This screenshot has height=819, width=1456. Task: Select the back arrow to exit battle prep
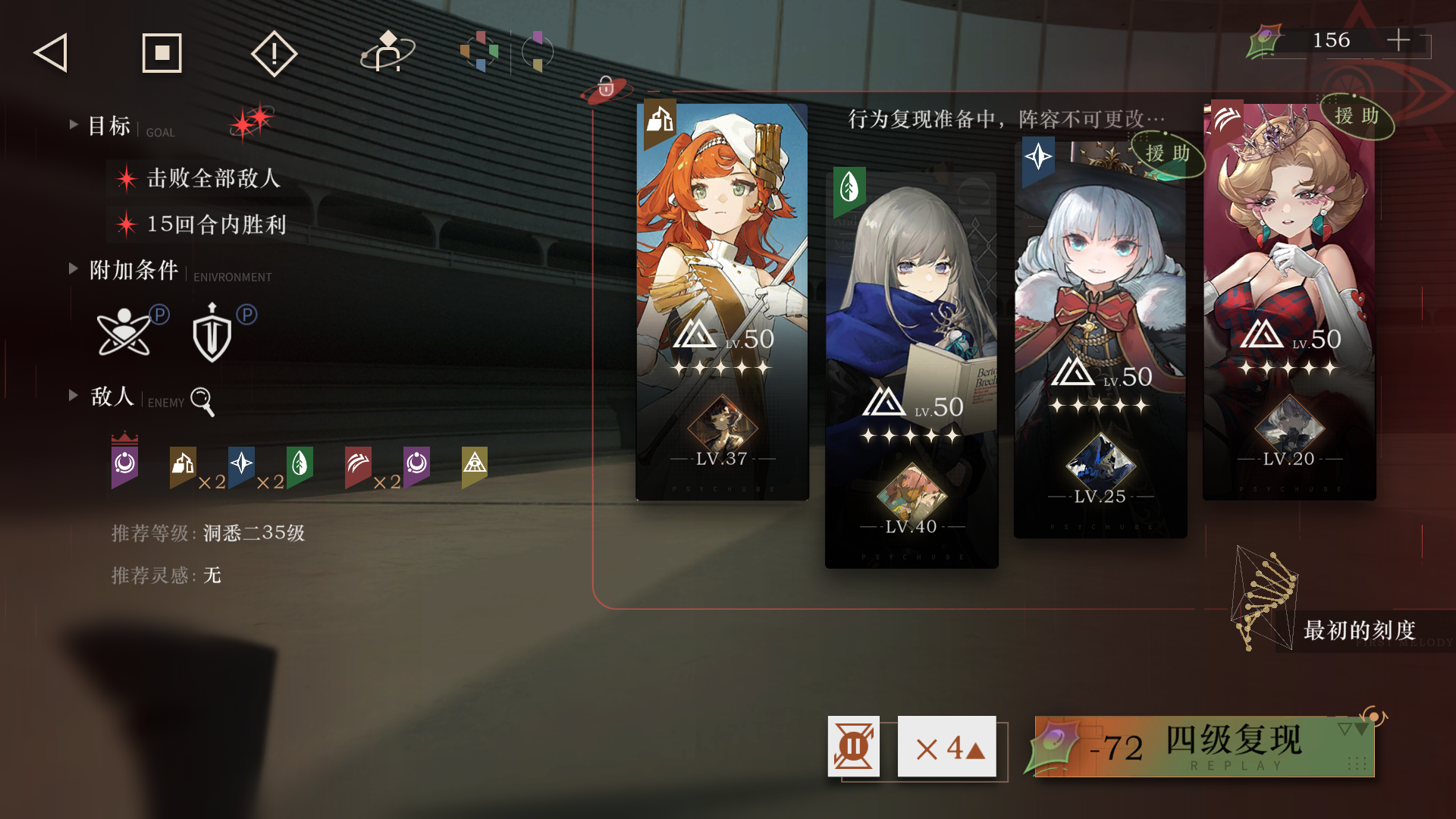pyautogui.click(x=49, y=52)
